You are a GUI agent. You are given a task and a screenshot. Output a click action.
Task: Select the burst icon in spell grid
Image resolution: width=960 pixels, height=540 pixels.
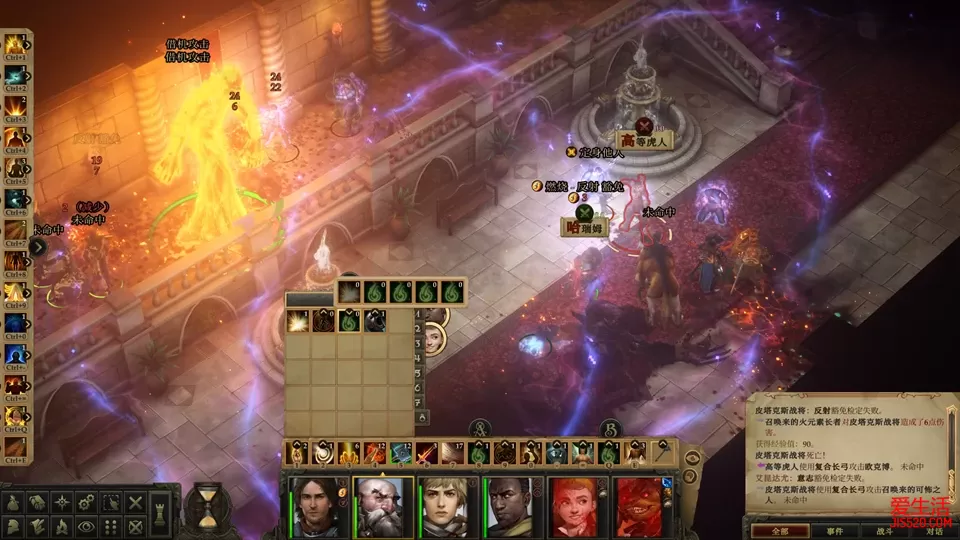coord(298,321)
